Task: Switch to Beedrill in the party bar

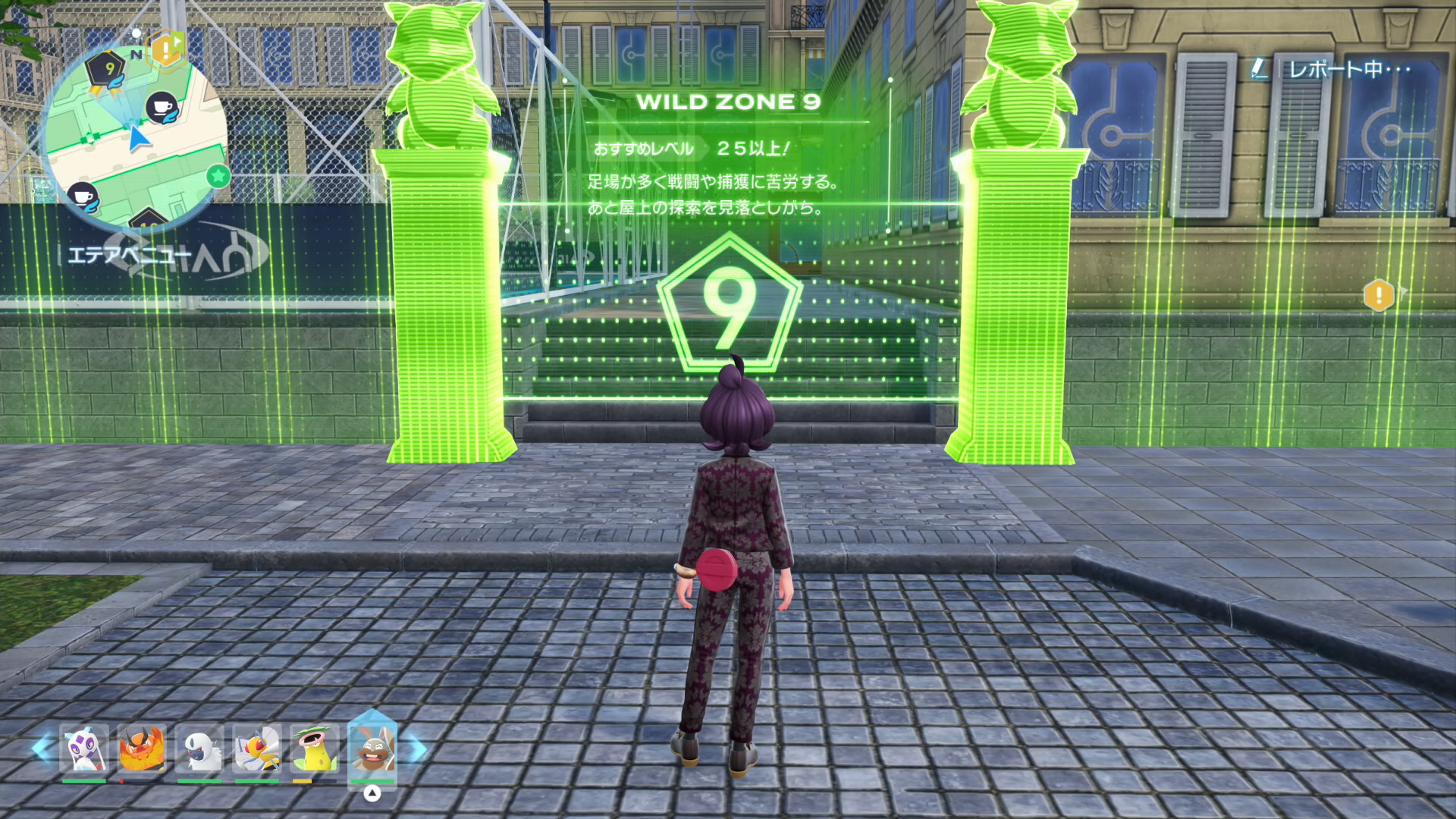Action: coord(257,749)
